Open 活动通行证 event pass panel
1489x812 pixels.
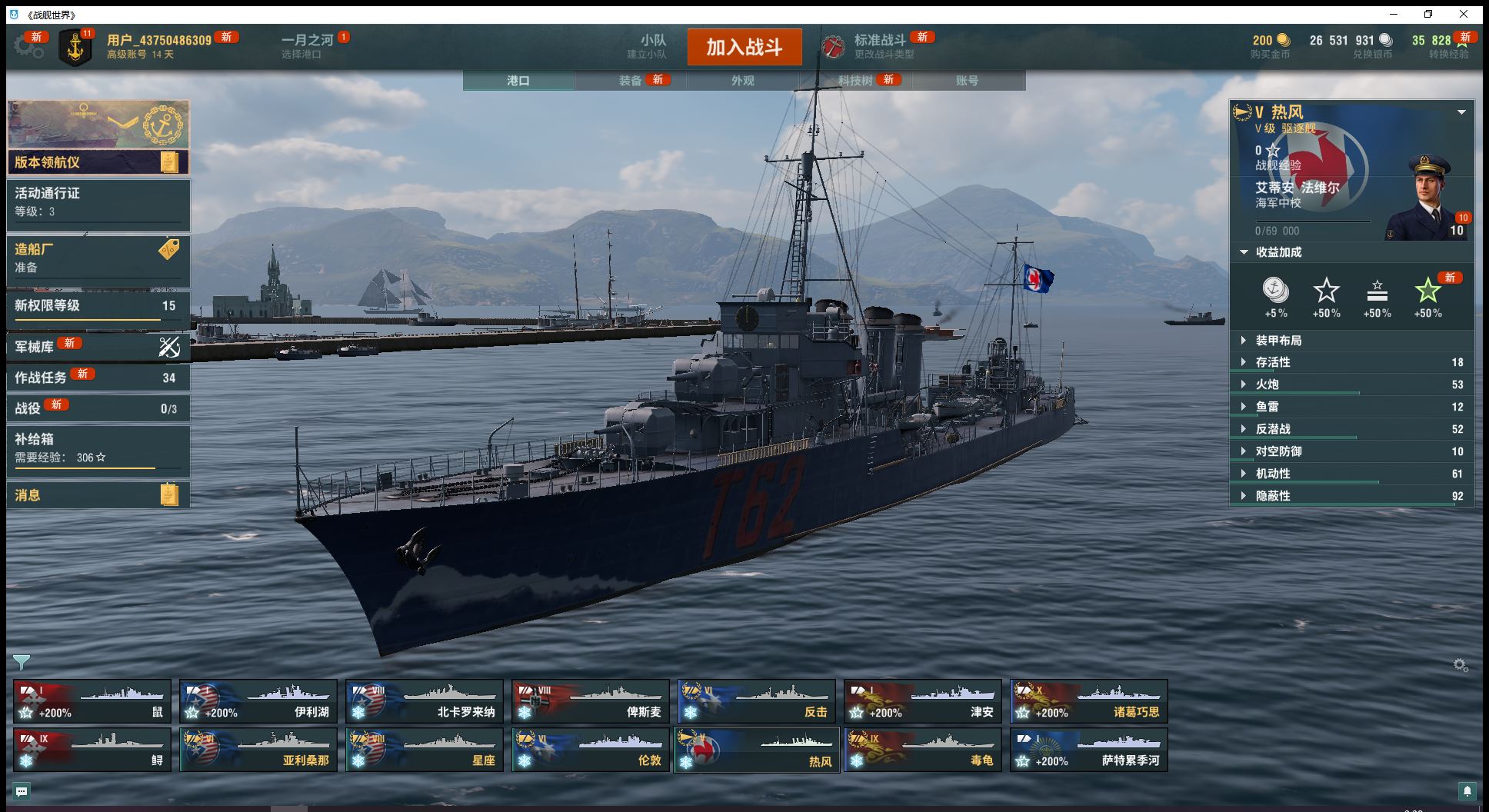98,201
